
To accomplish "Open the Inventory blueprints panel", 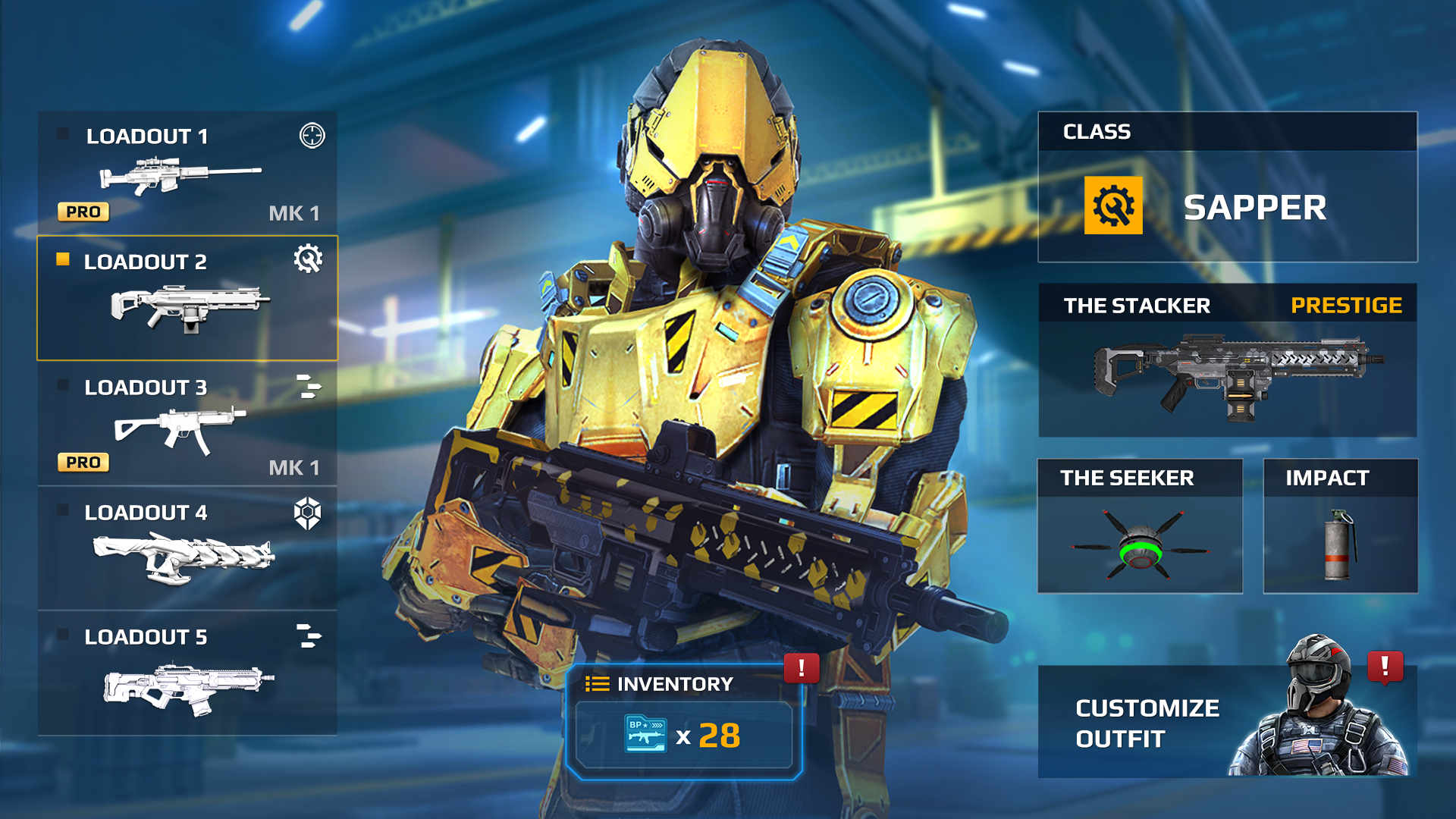I will click(683, 722).
